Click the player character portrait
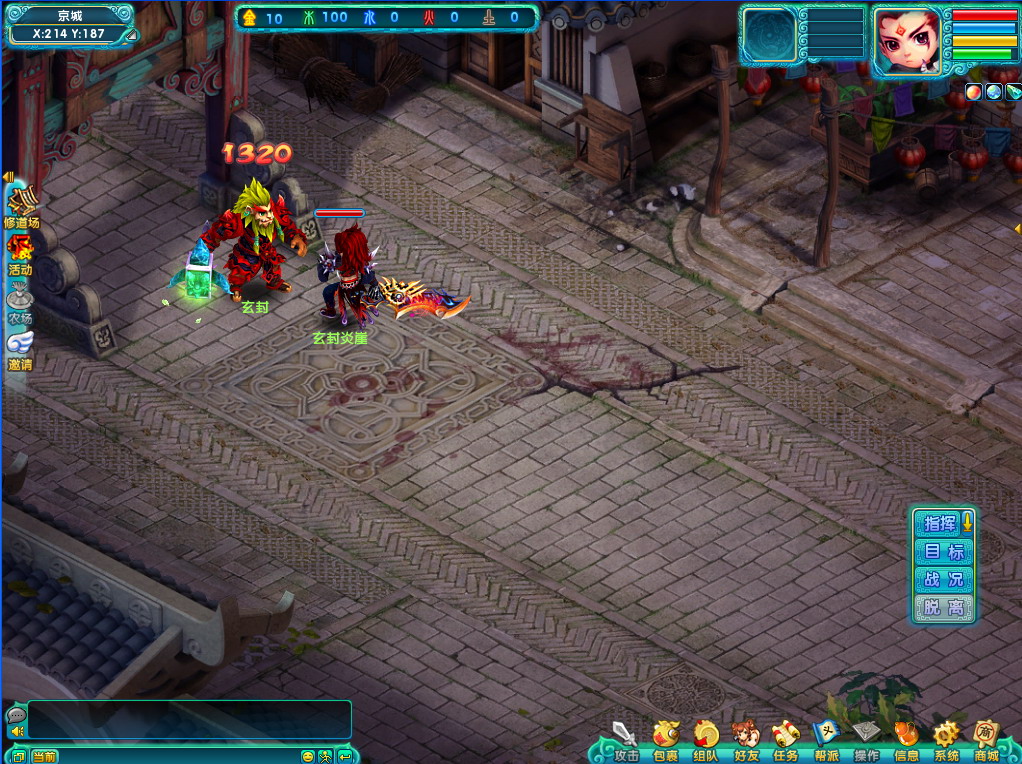This screenshot has height=764, width=1022. tap(907, 41)
